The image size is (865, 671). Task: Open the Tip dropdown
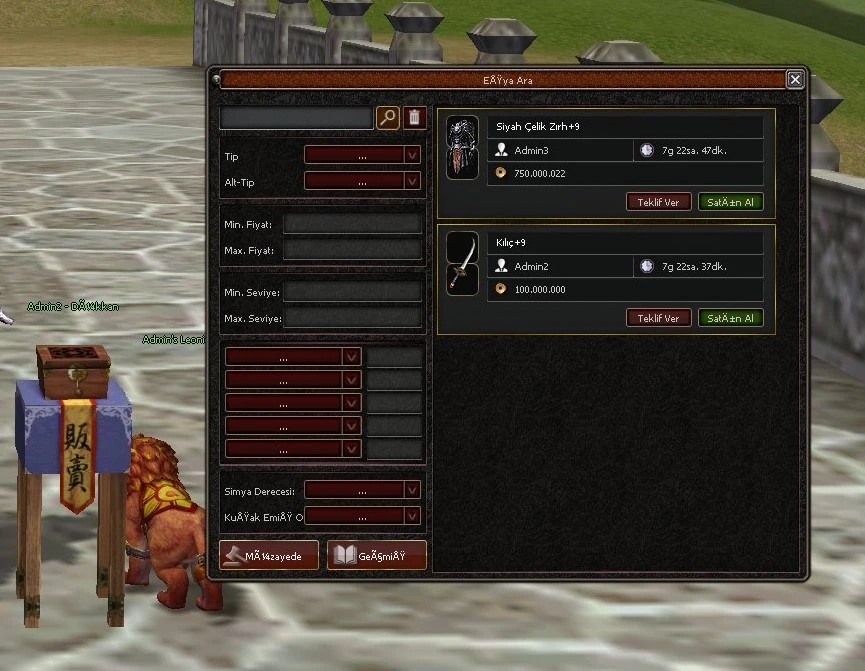[362, 155]
